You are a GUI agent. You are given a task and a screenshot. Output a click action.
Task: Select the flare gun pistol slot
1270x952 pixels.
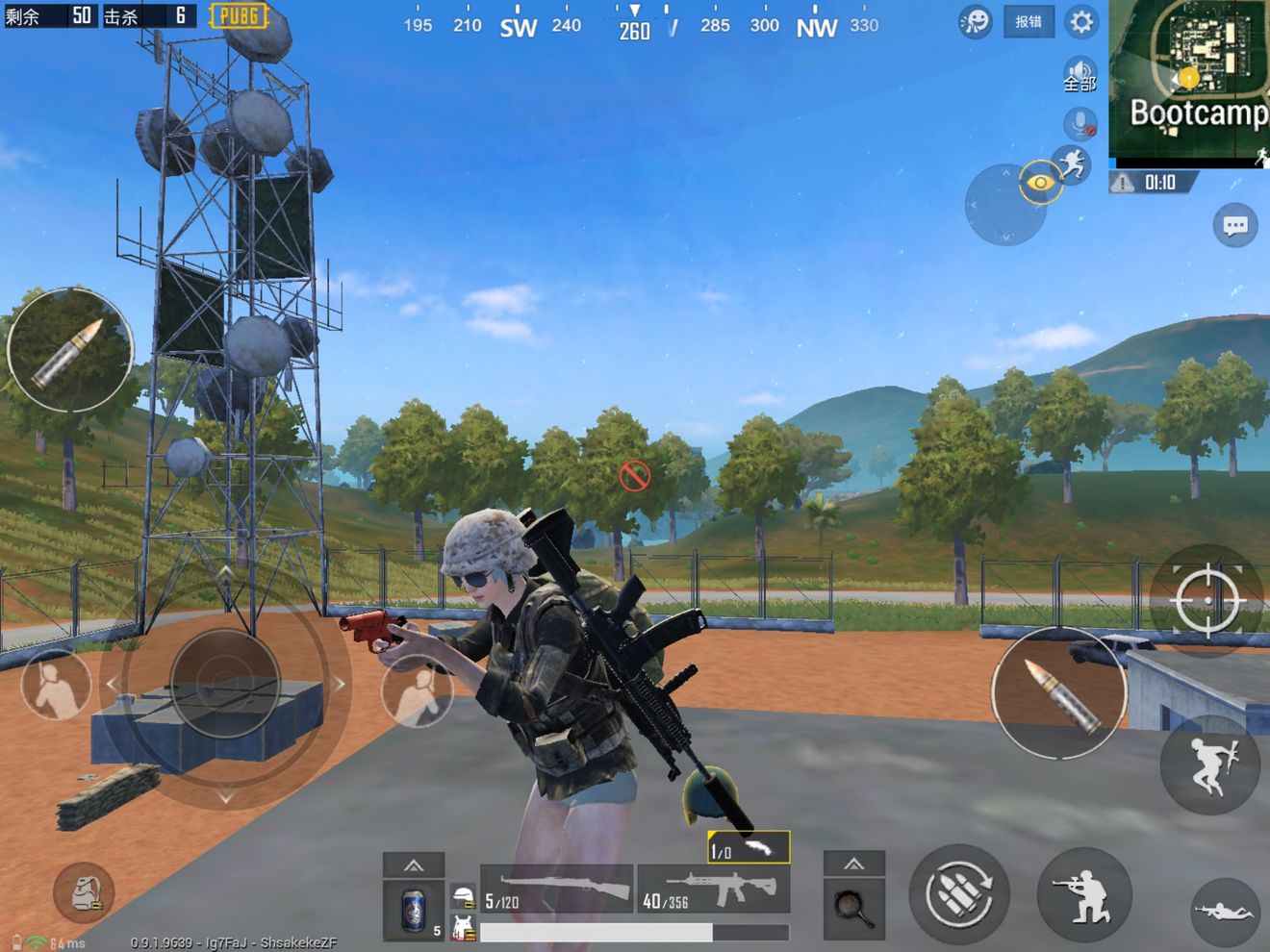click(749, 847)
